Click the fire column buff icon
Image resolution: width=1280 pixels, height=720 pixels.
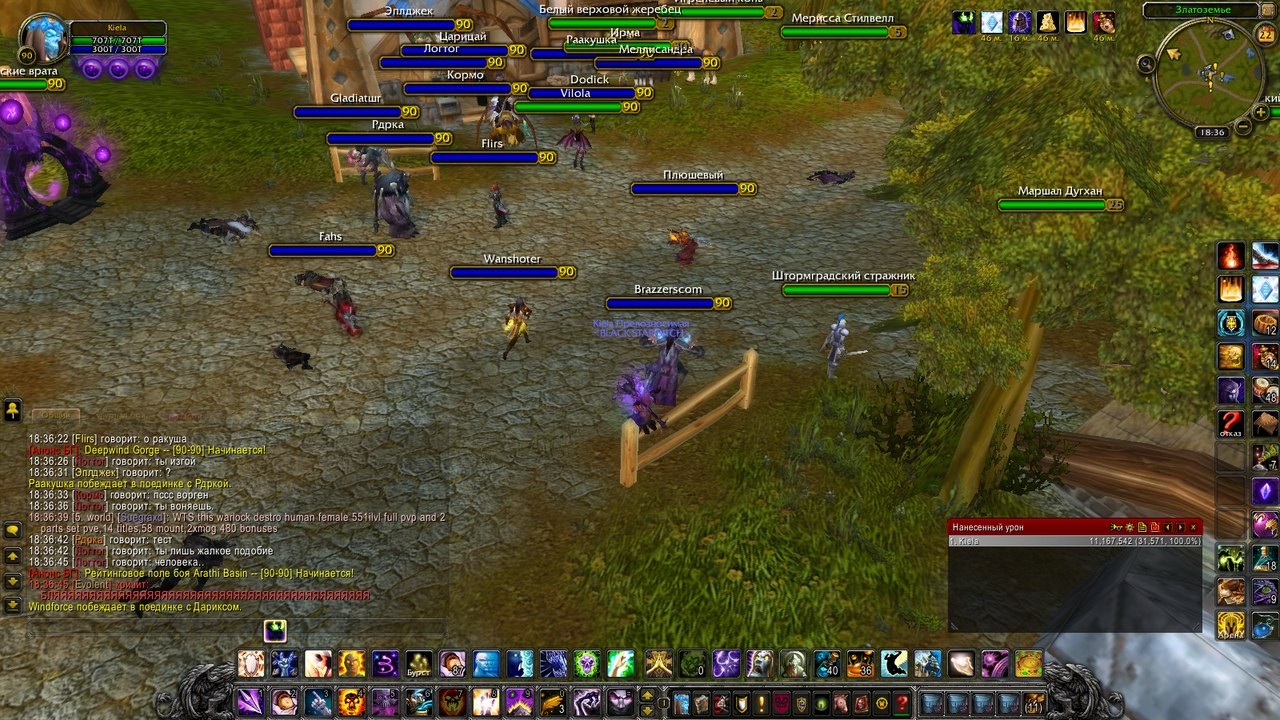click(1076, 22)
